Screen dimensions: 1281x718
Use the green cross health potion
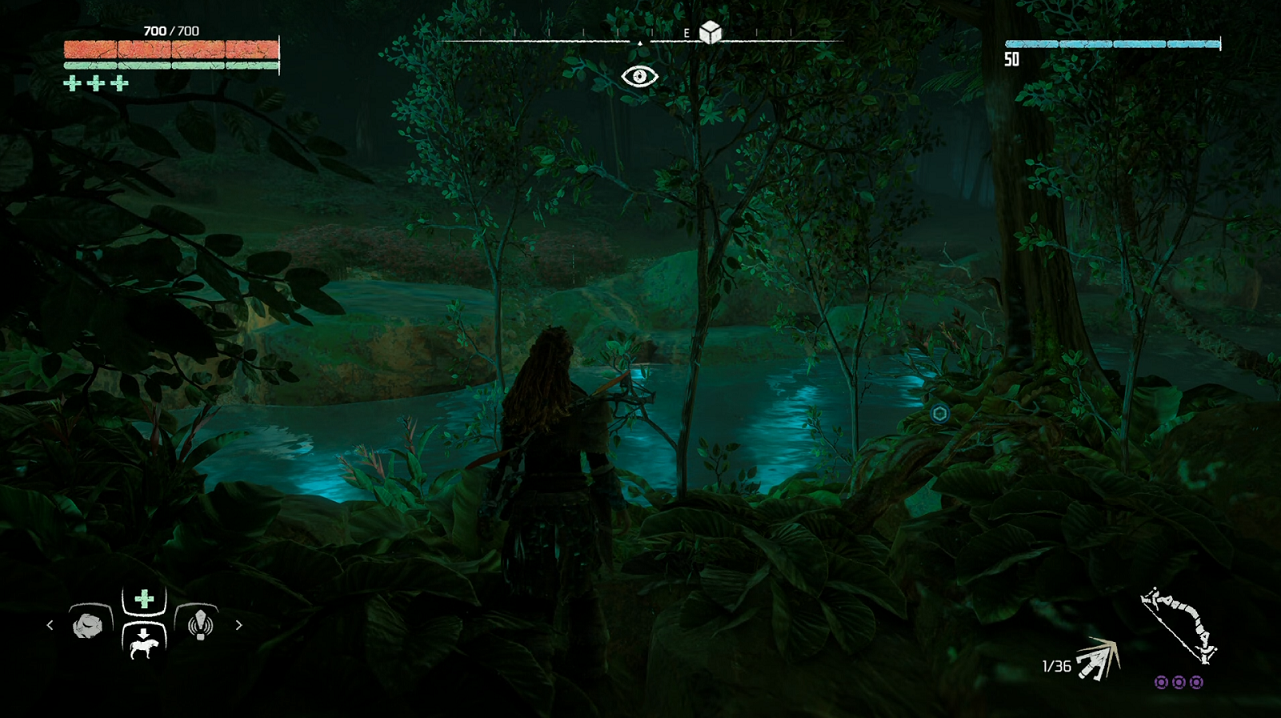click(x=144, y=599)
